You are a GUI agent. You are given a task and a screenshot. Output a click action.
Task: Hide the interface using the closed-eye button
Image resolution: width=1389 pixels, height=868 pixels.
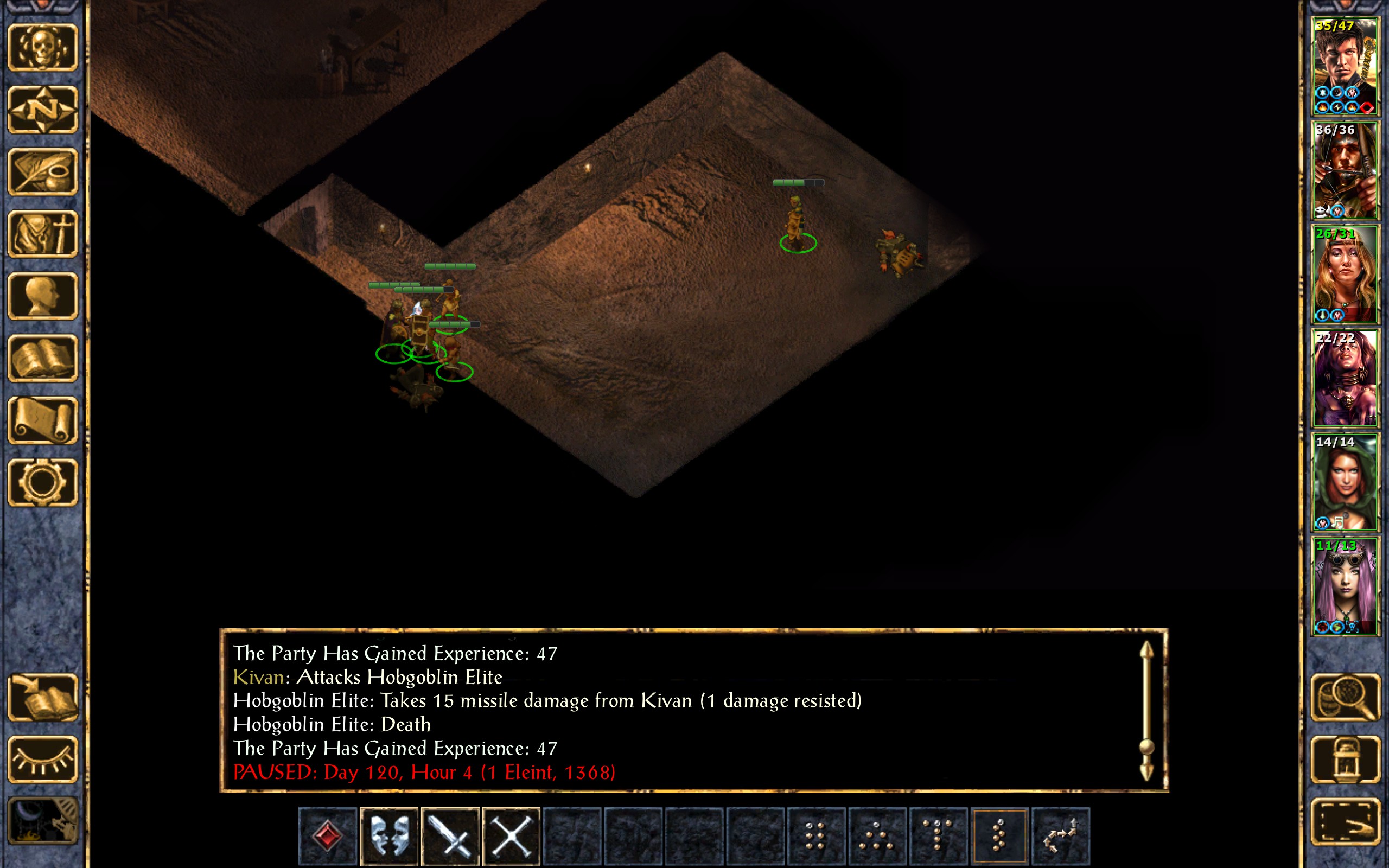[42, 759]
